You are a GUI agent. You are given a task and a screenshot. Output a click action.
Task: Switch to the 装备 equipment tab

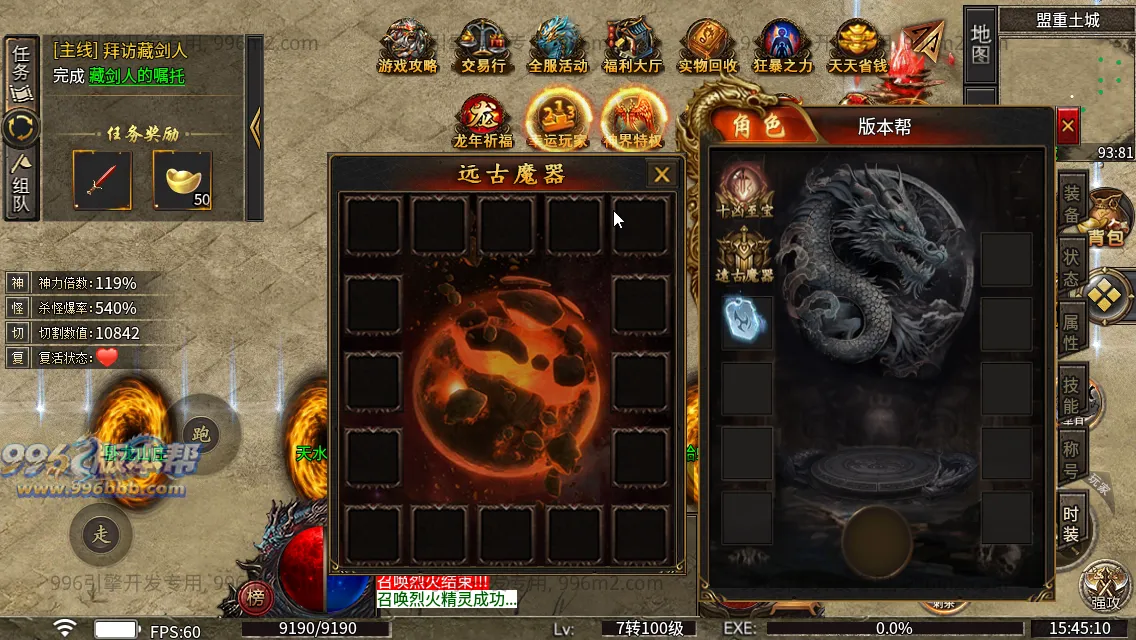[1071, 203]
